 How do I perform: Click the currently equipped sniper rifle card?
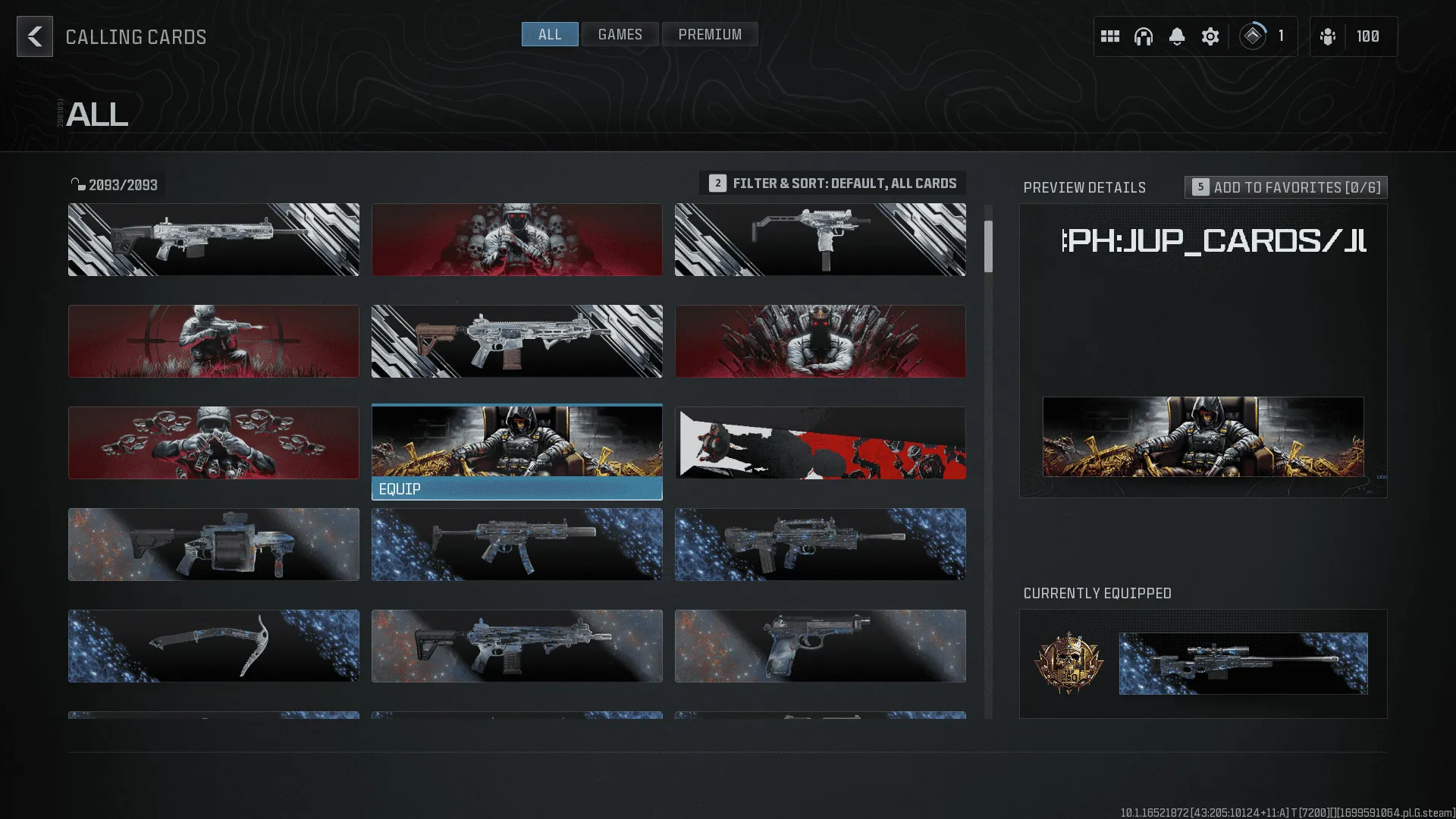pyautogui.click(x=1243, y=664)
